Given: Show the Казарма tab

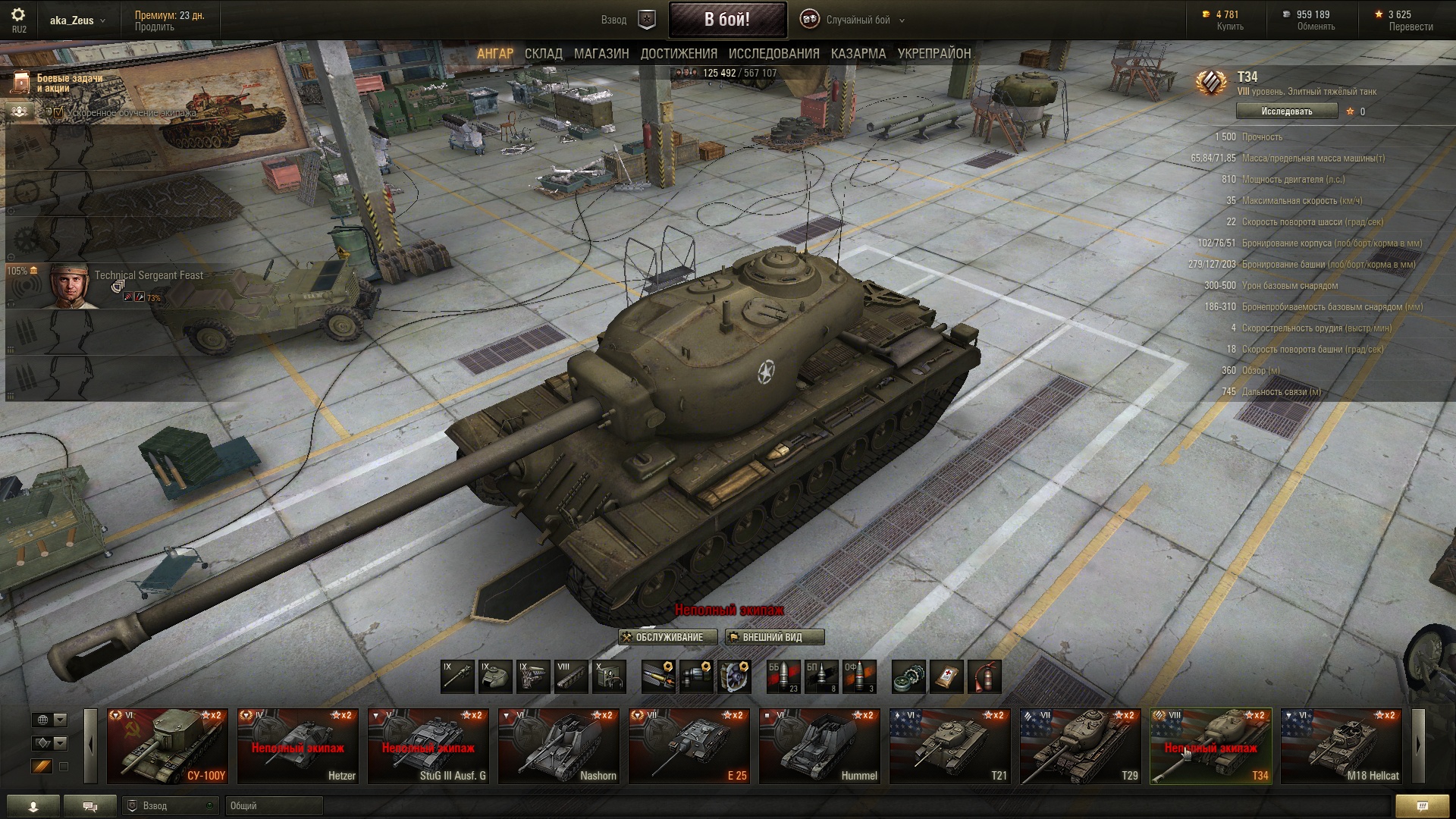Looking at the screenshot, I should [858, 54].
